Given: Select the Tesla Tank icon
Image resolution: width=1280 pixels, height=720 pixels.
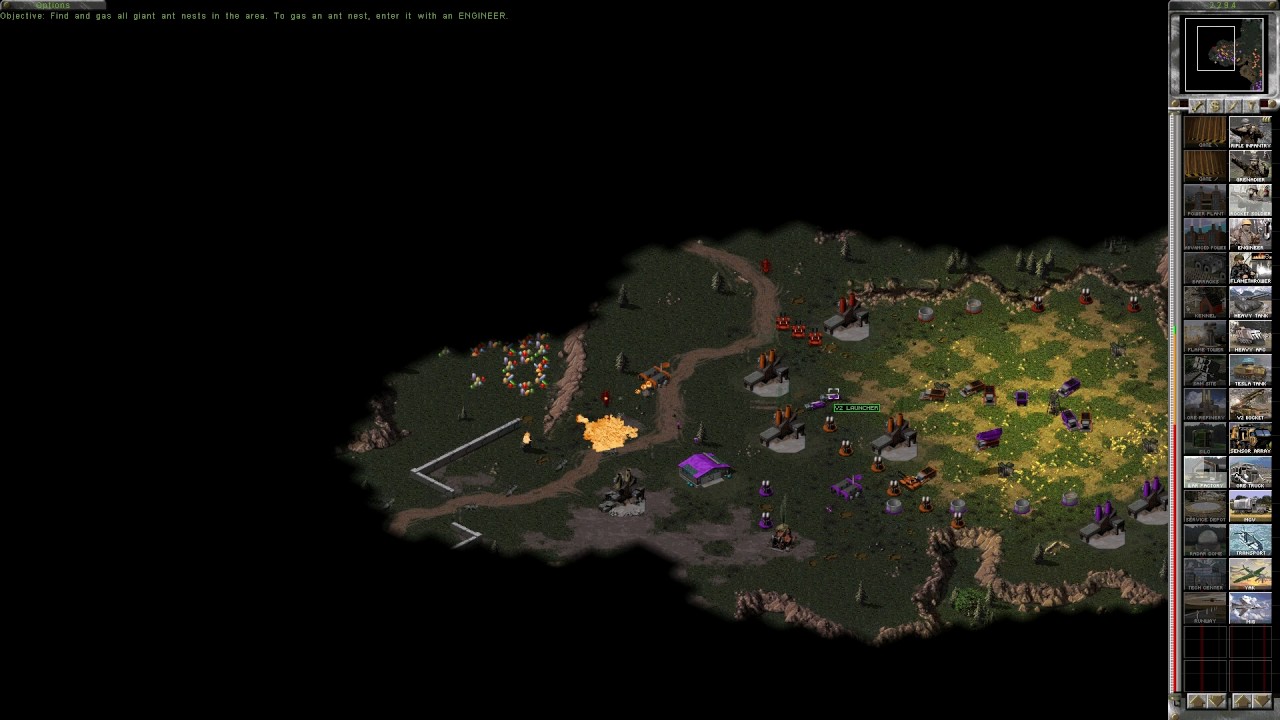Looking at the screenshot, I should [x=1250, y=370].
